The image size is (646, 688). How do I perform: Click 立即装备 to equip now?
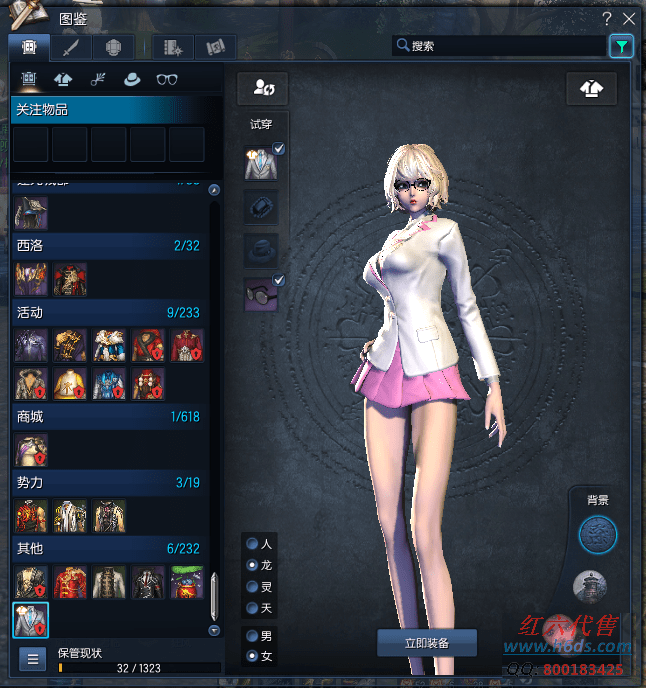[427, 642]
